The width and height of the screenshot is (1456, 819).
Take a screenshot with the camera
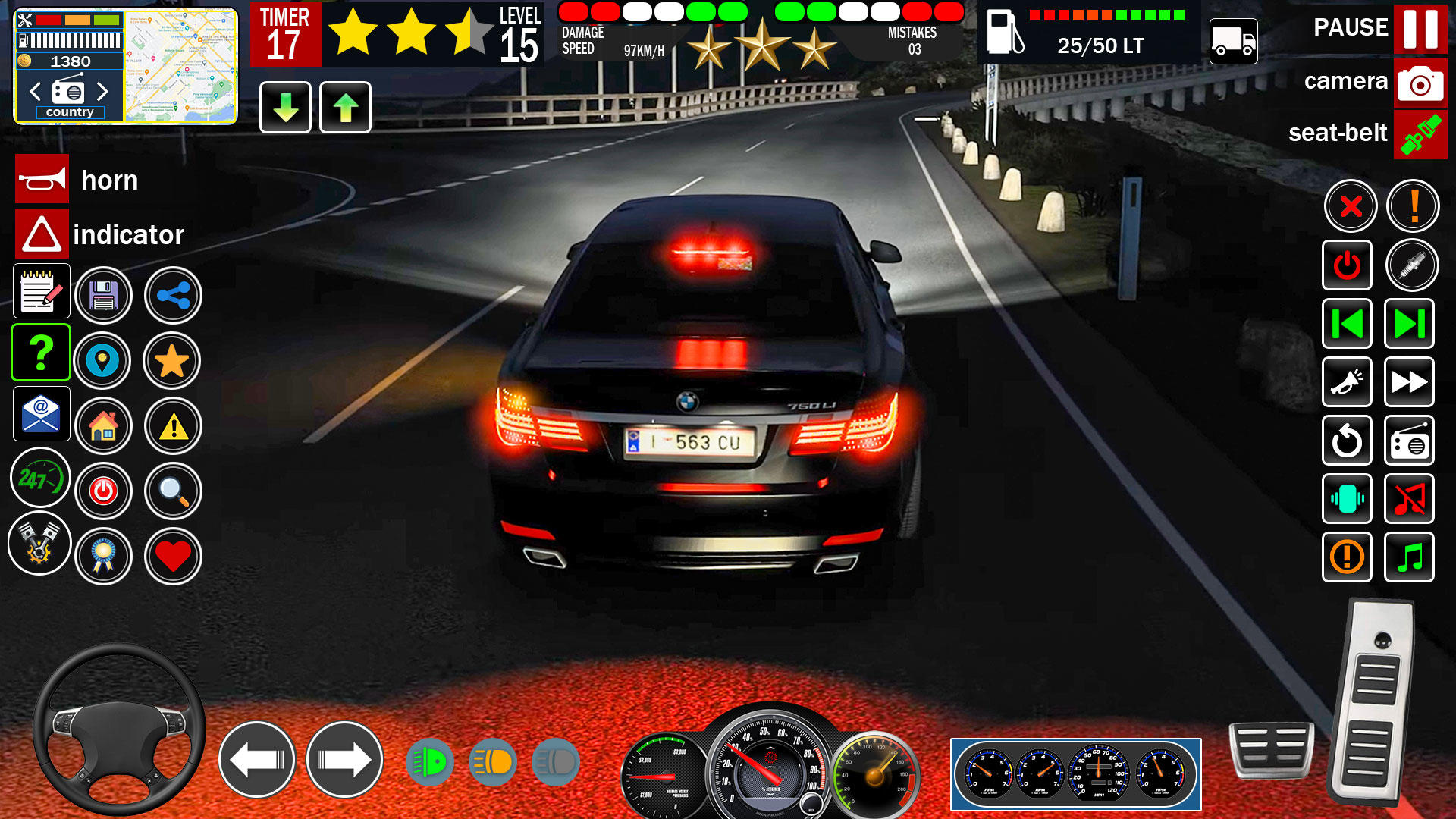coord(1420,83)
